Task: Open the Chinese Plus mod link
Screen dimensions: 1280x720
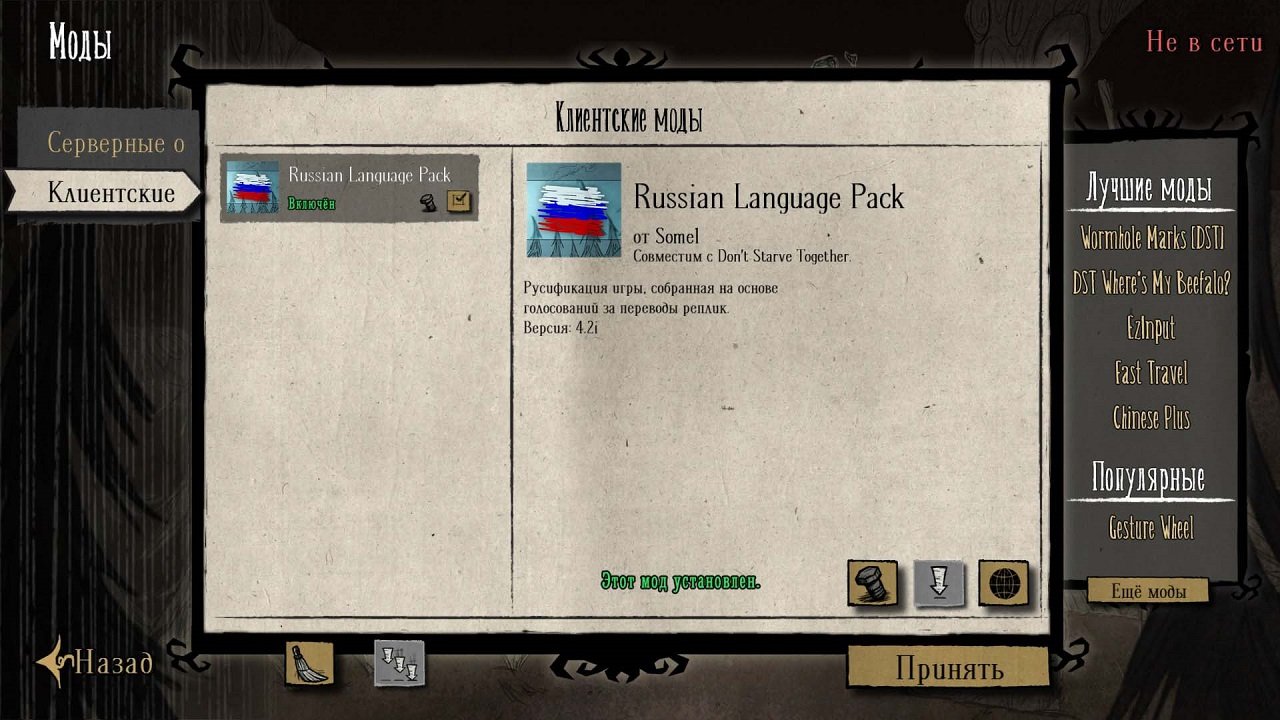Action: (x=1151, y=418)
